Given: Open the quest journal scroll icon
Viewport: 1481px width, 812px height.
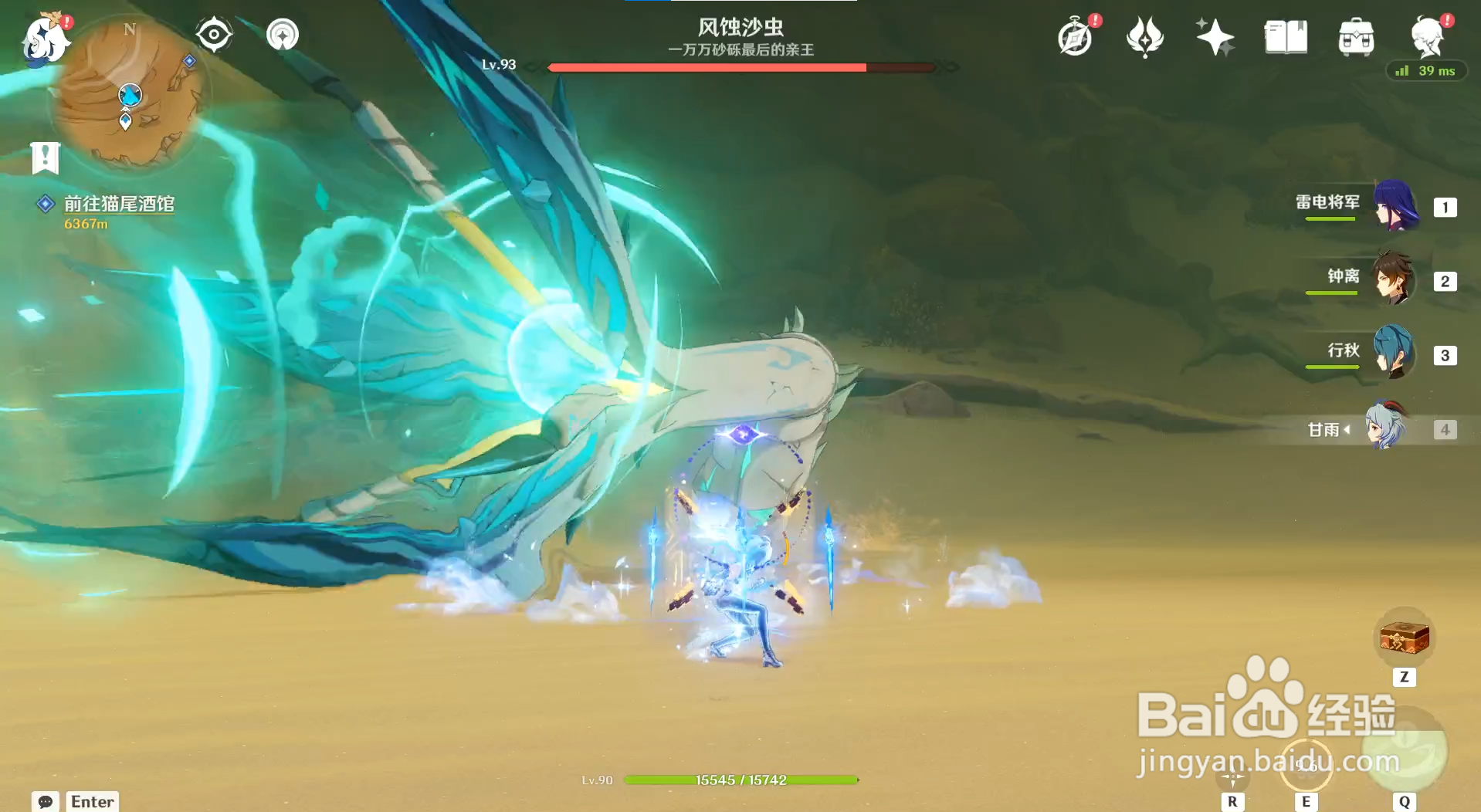Looking at the screenshot, I should click(x=46, y=158).
